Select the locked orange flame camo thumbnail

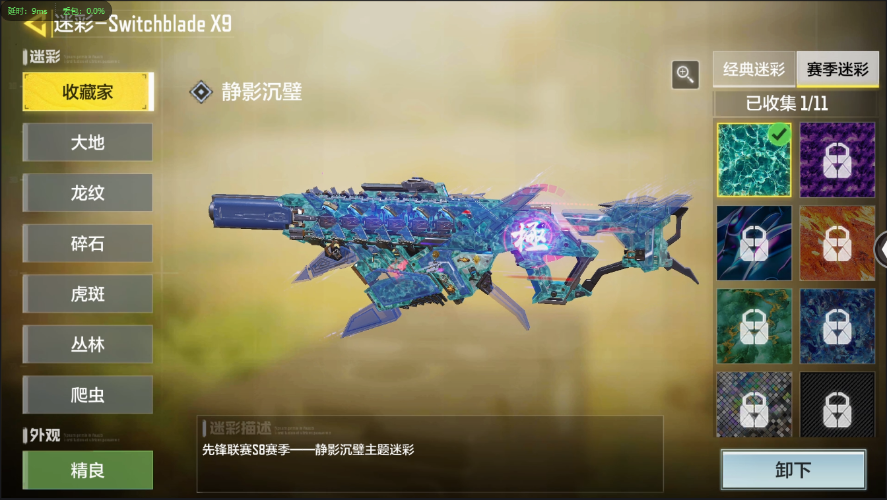[x=838, y=243]
